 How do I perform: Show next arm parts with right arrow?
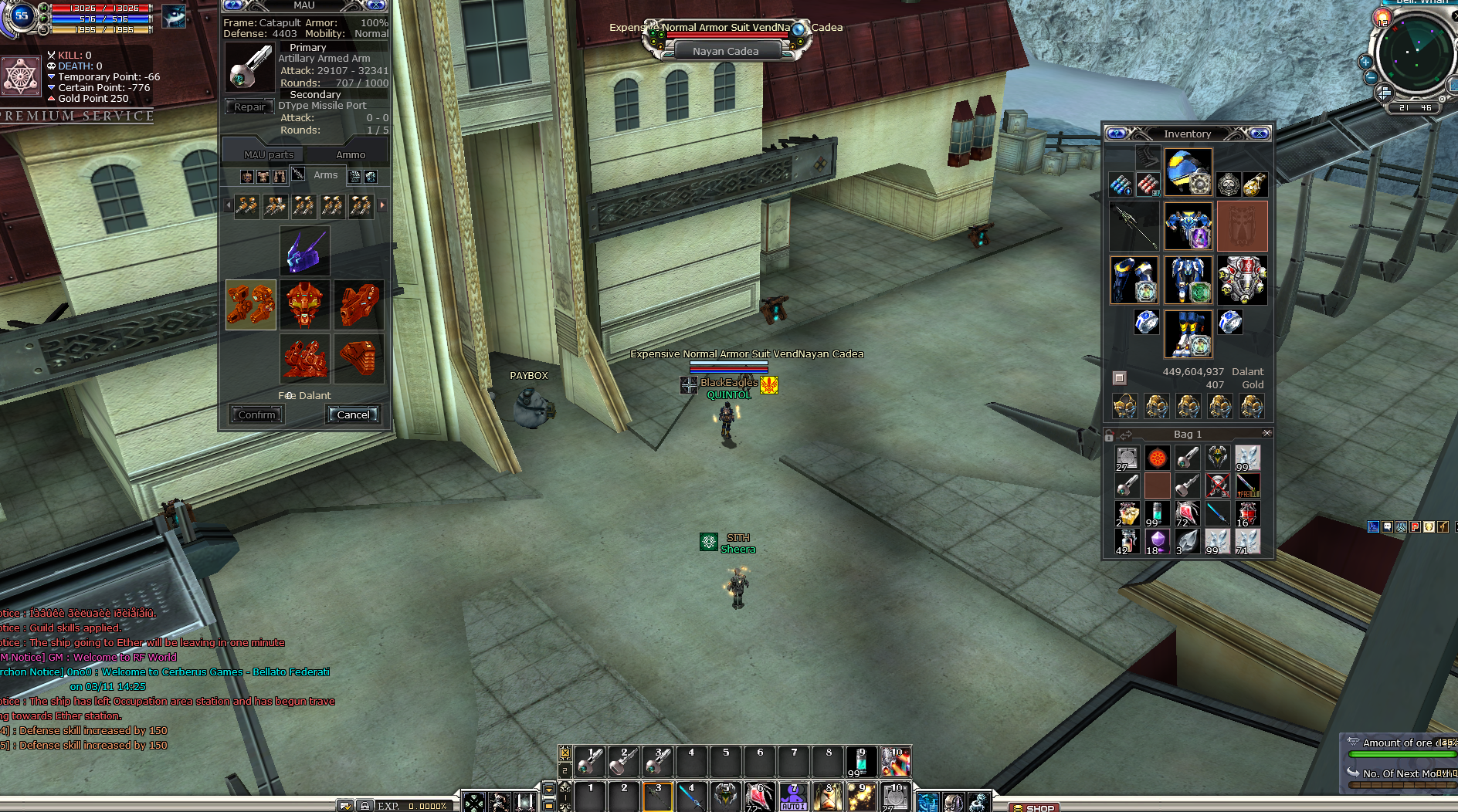click(382, 205)
